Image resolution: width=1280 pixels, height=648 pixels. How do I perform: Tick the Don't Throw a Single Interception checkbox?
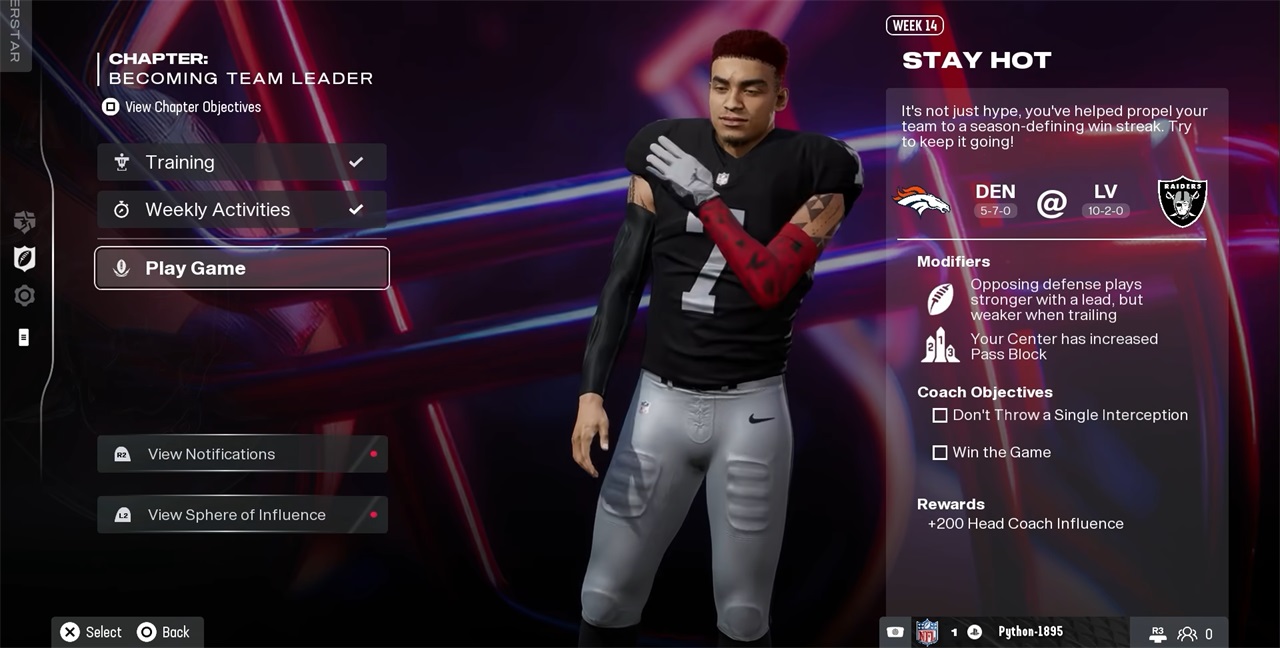(940, 415)
